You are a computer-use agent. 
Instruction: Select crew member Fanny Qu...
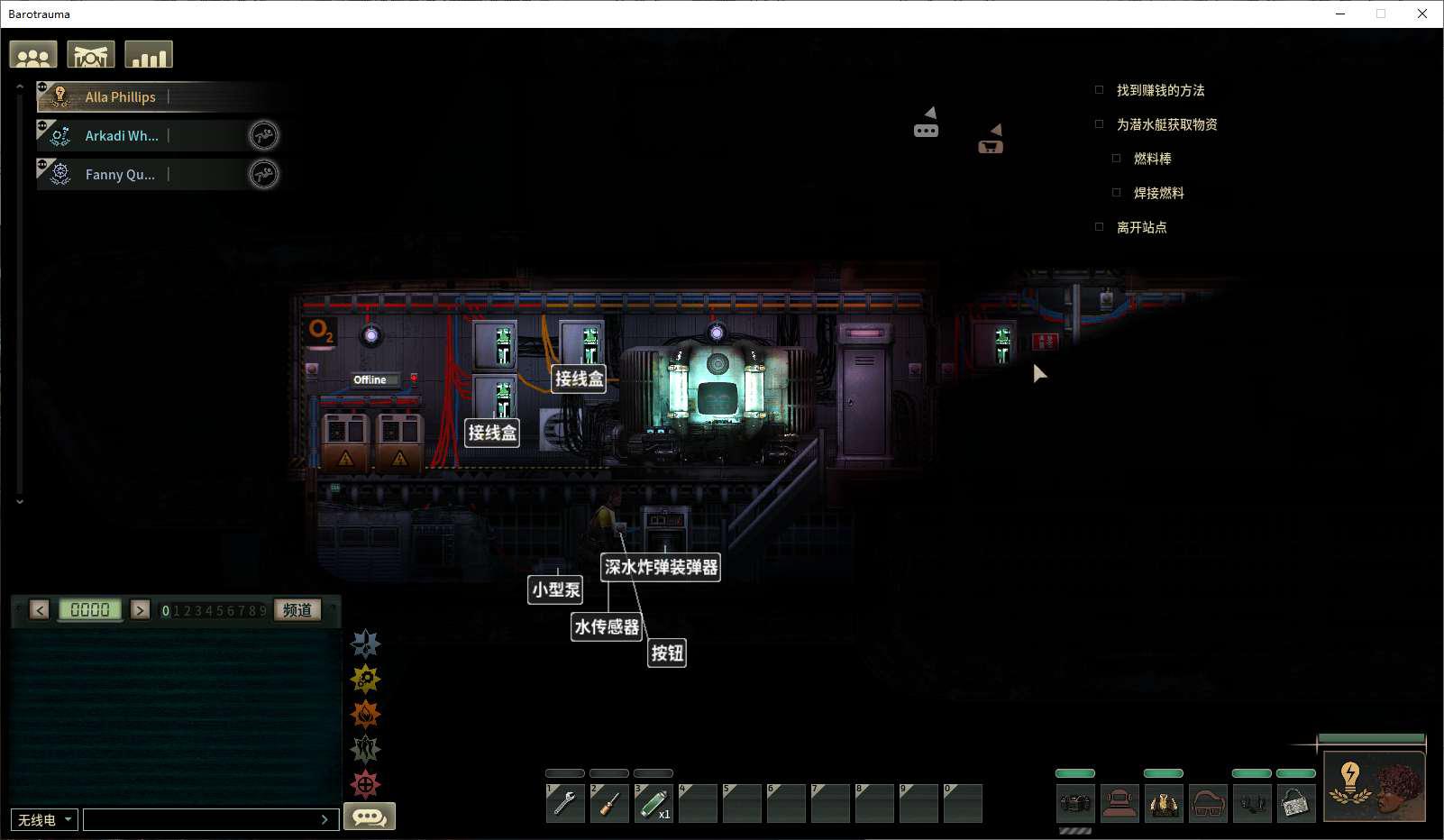click(120, 174)
